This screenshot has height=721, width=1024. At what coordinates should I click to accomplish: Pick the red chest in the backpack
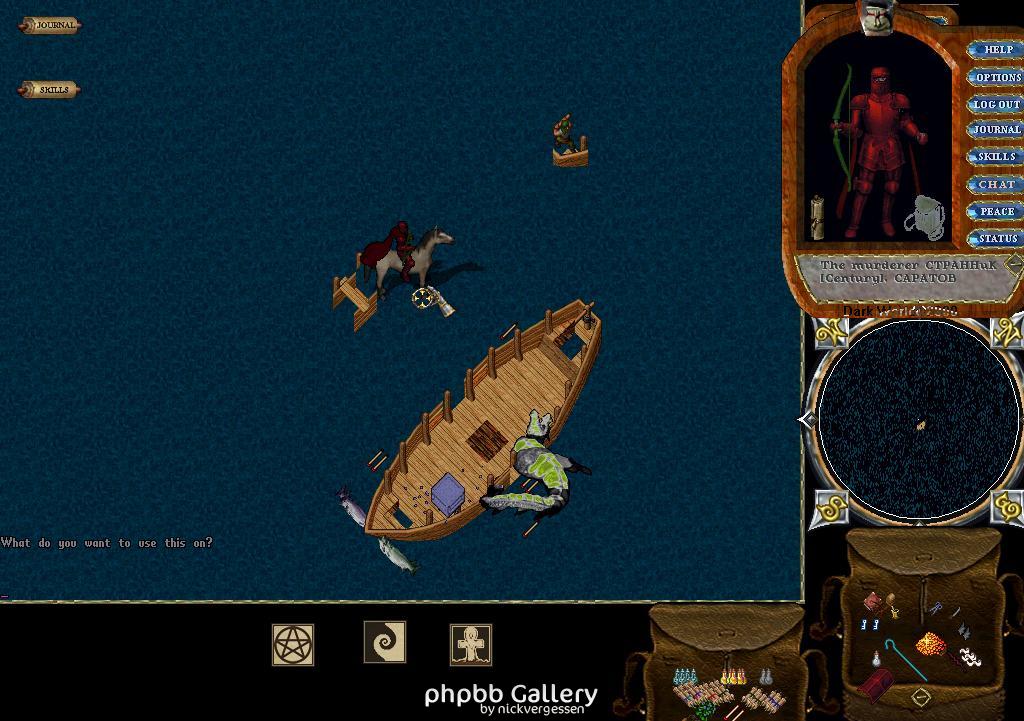pos(876,686)
